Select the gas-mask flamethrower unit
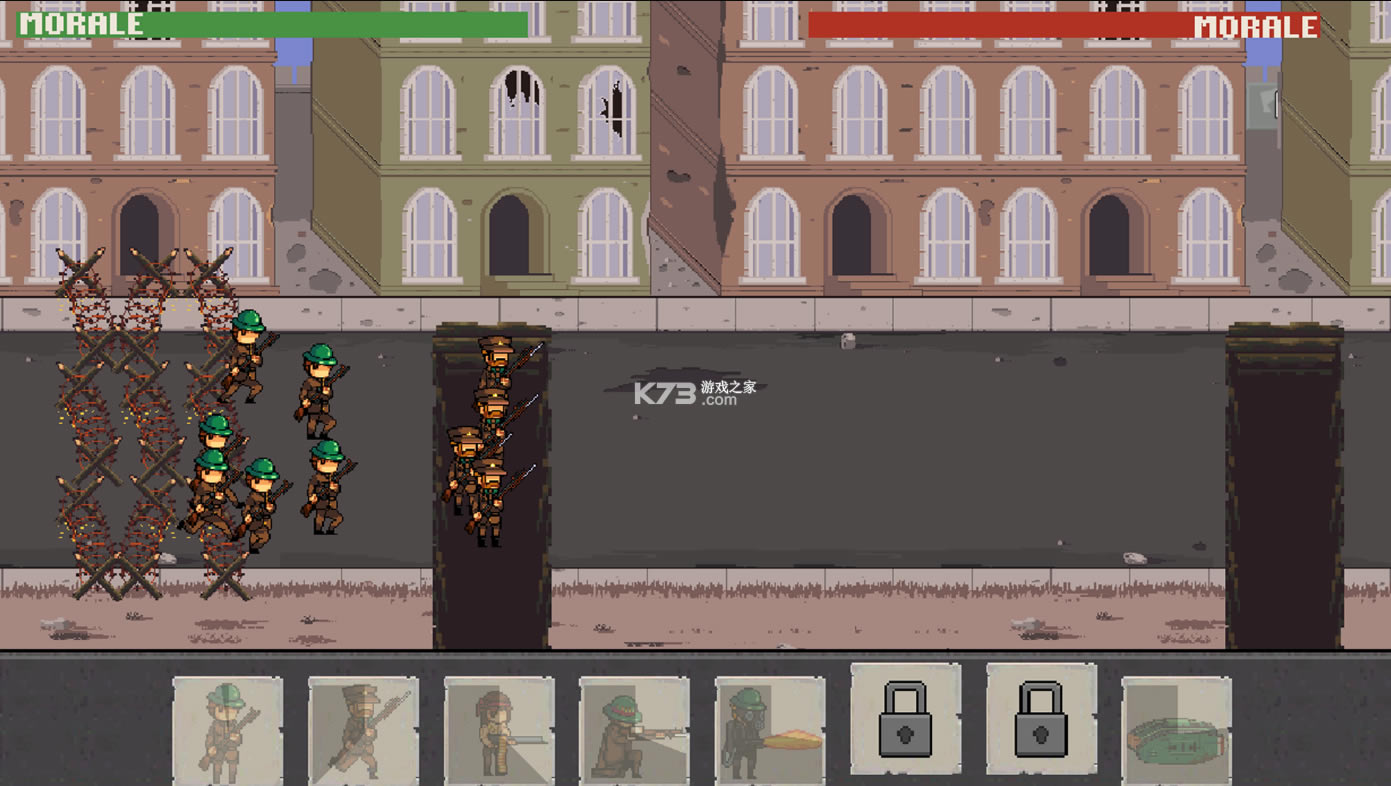This screenshot has width=1391, height=786. click(x=770, y=729)
